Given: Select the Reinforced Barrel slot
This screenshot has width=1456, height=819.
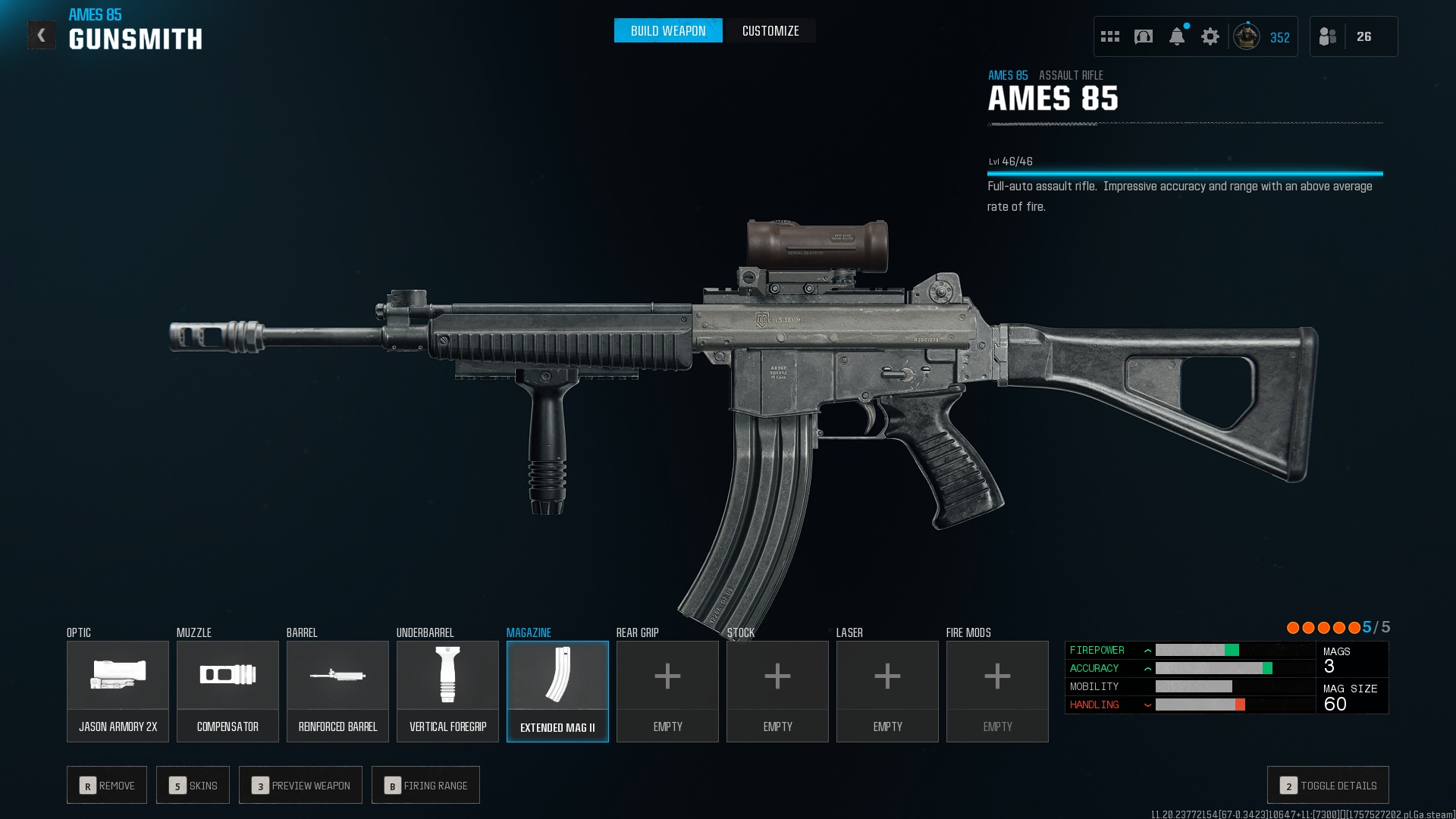Looking at the screenshot, I should 337,691.
